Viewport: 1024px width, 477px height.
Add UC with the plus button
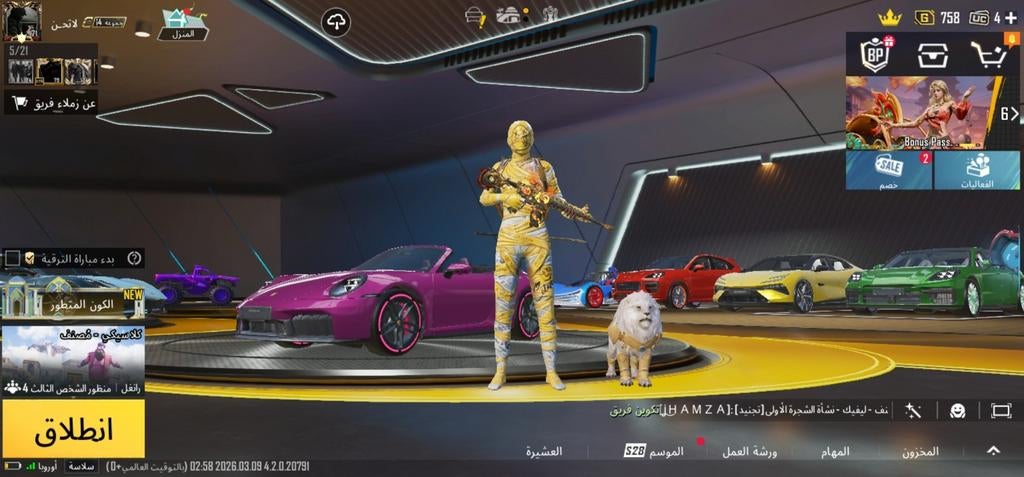point(1010,17)
